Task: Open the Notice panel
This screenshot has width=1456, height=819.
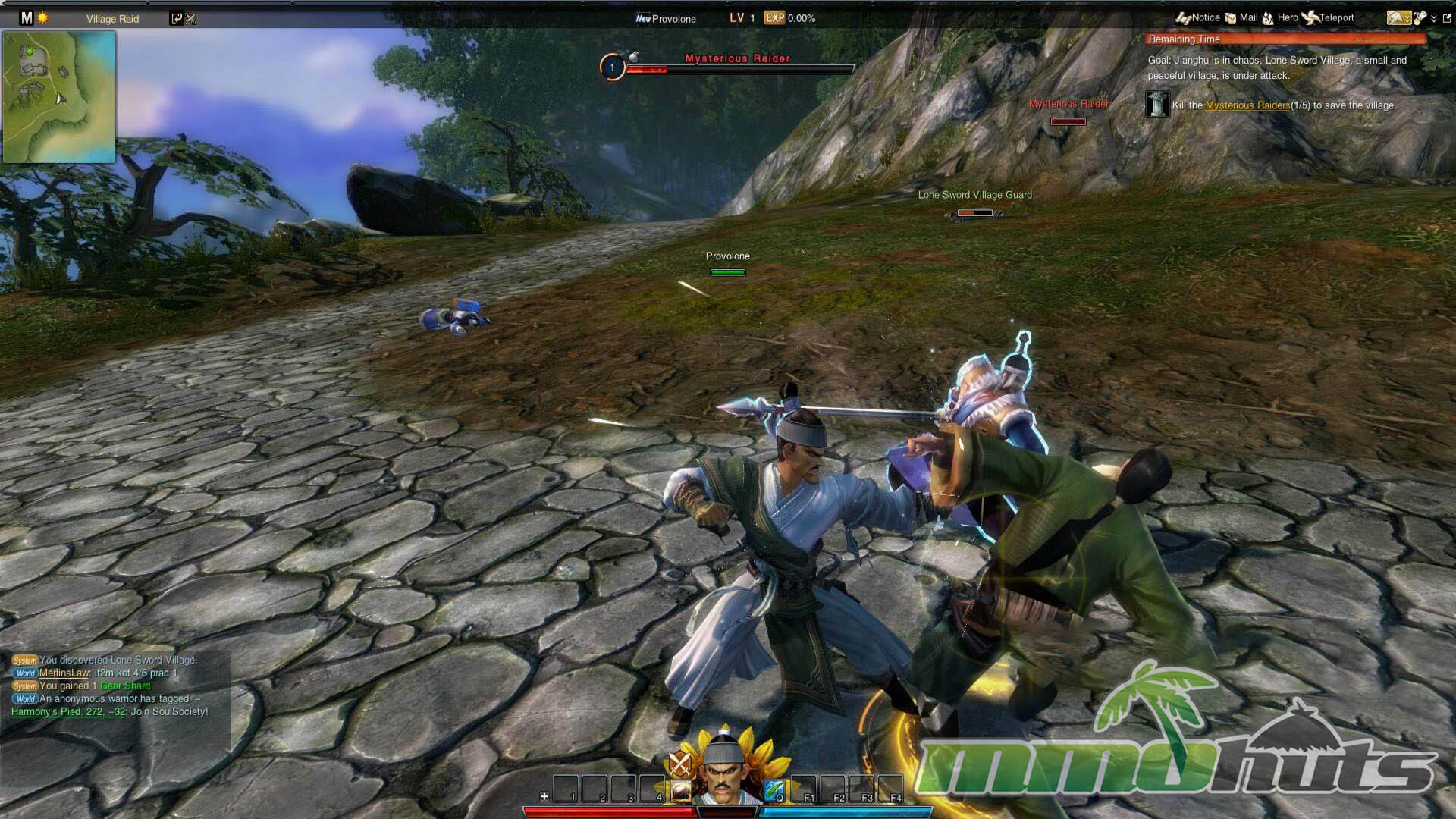Action: (x=1198, y=17)
